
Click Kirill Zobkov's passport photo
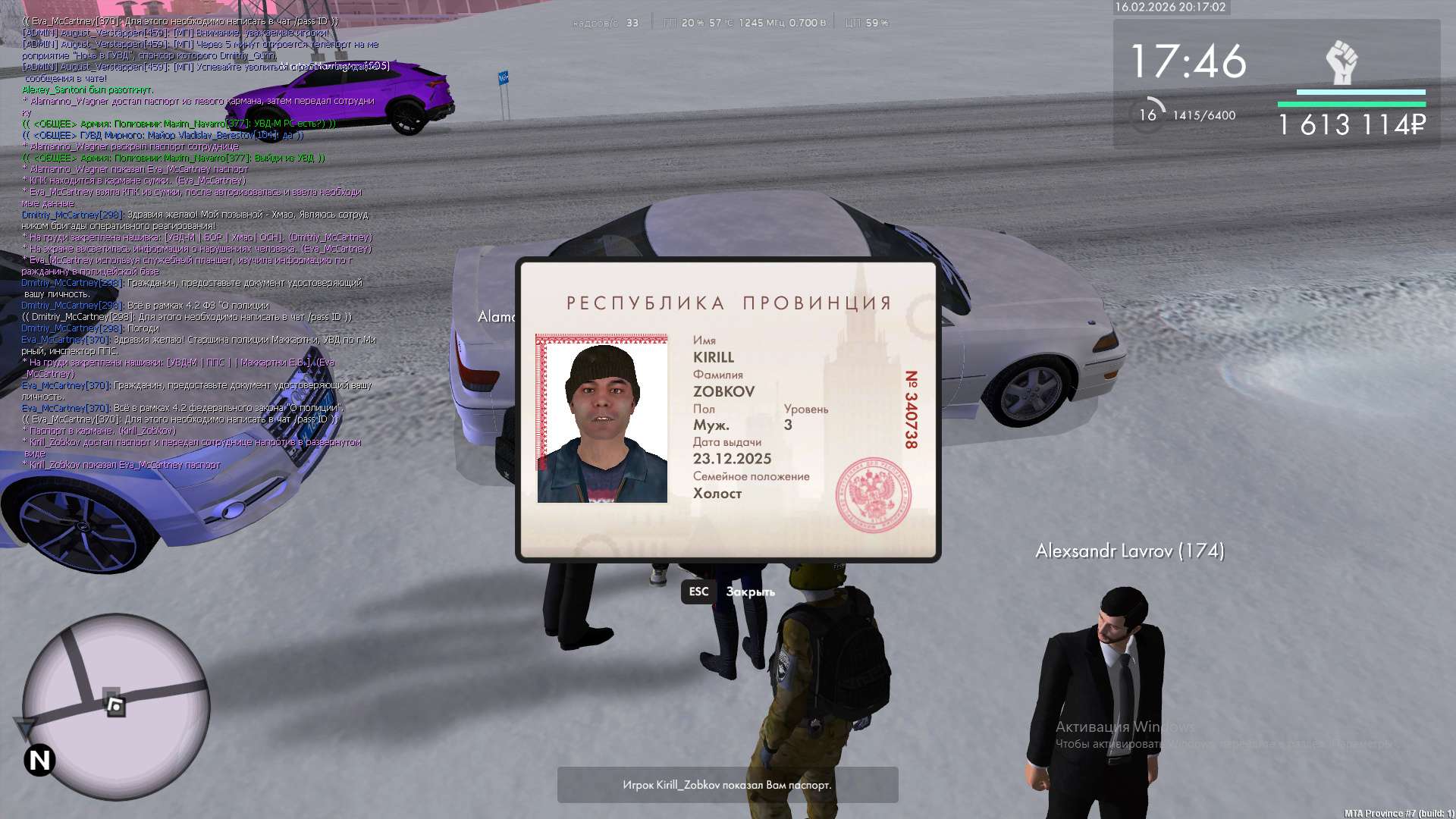[602, 419]
